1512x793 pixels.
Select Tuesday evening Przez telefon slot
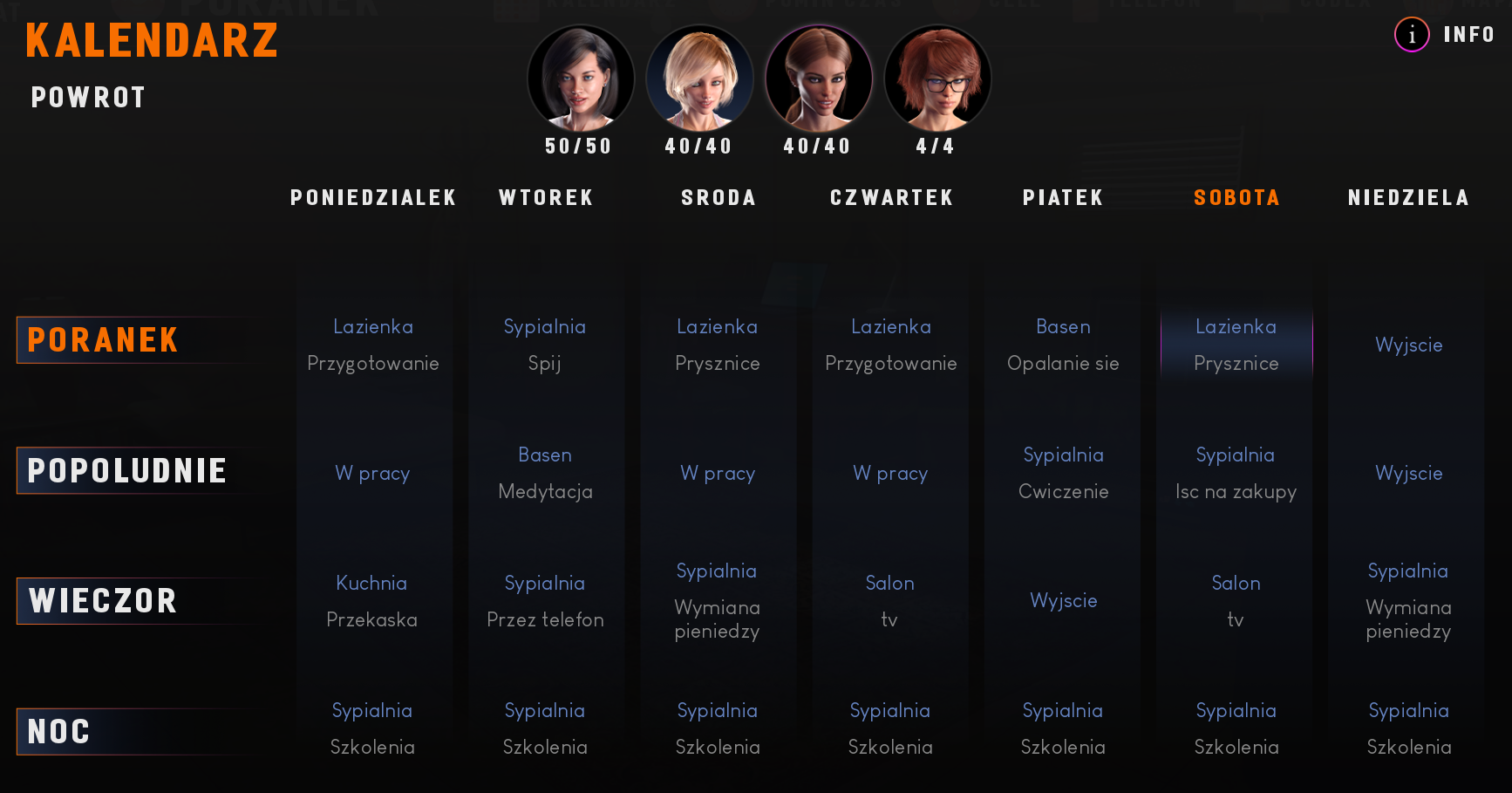click(545, 601)
